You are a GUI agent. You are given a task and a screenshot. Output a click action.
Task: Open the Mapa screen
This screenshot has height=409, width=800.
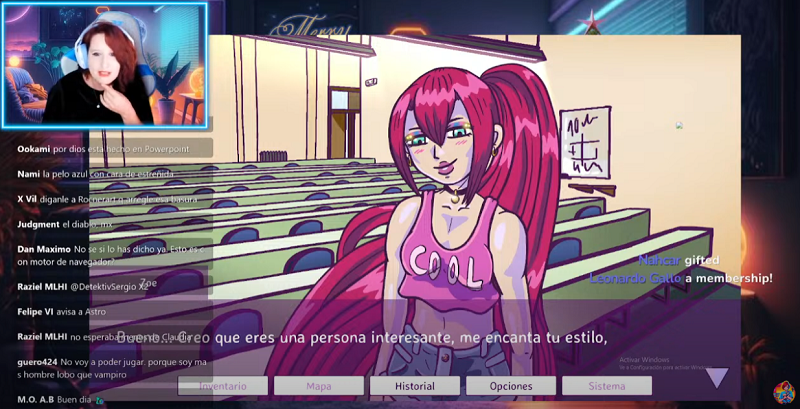[319, 386]
